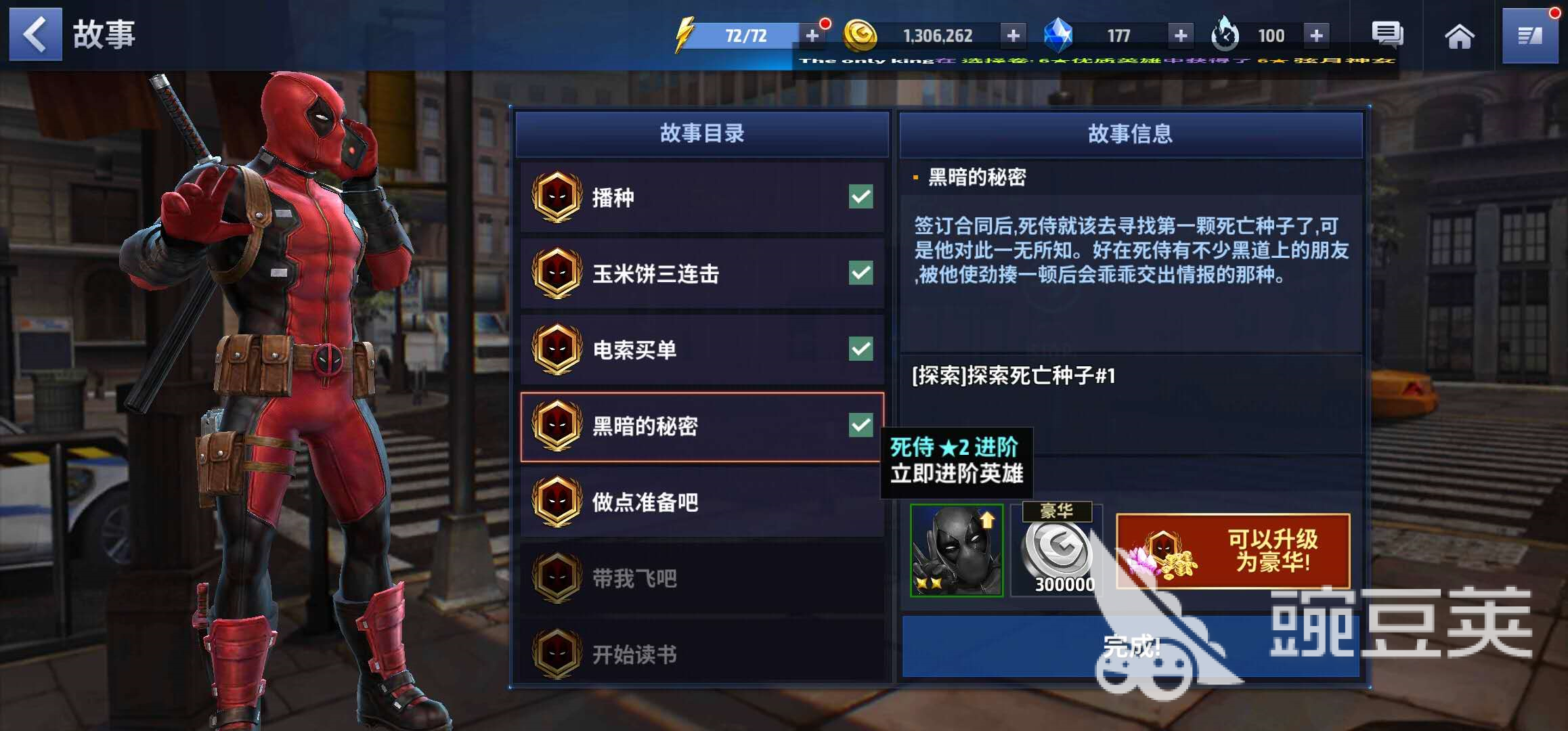Choose the 电索买单 story entry
This screenshot has width=1568, height=731.
[702, 349]
